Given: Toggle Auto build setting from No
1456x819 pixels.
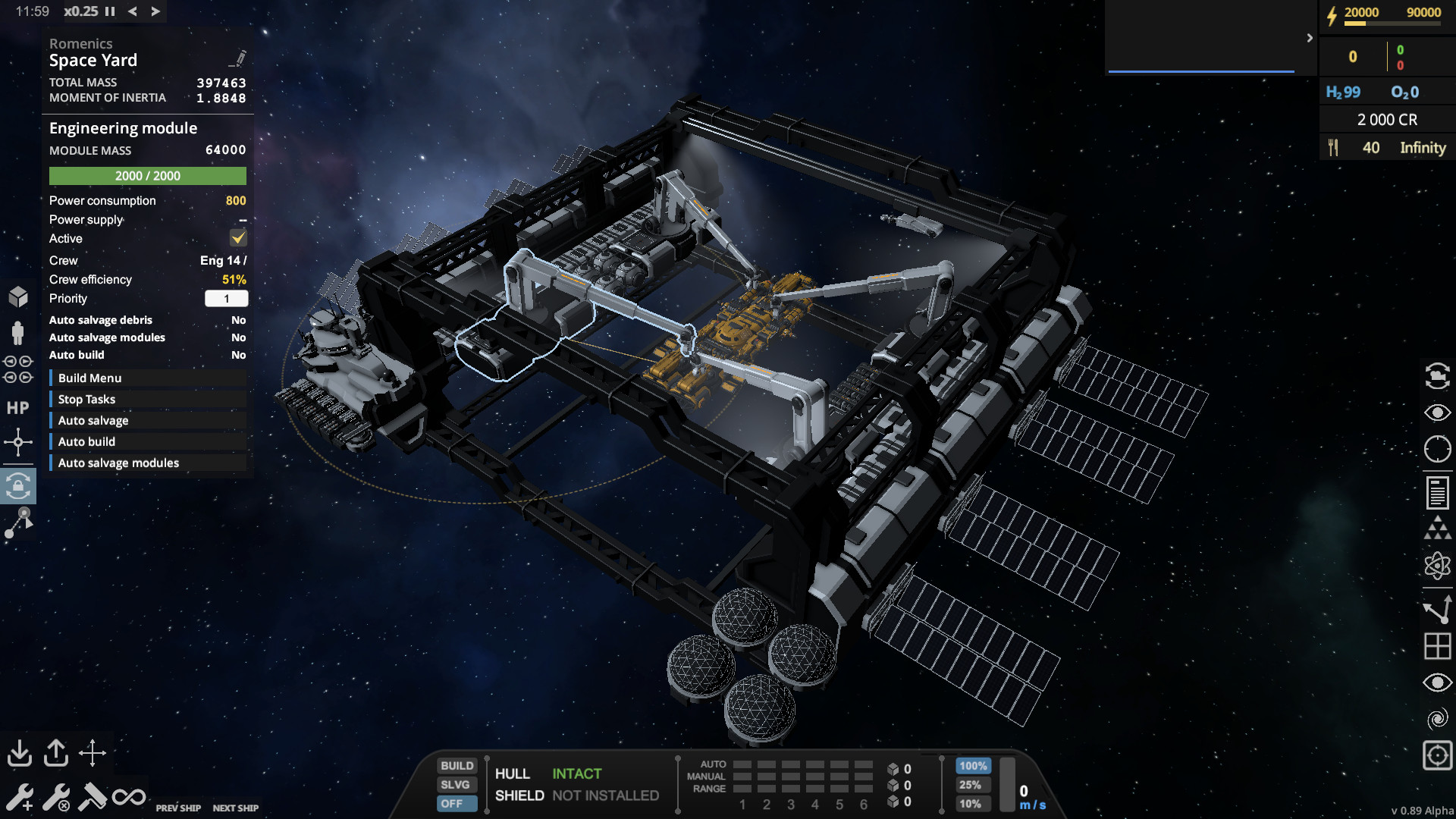Looking at the screenshot, I should (x=238, y=354).
